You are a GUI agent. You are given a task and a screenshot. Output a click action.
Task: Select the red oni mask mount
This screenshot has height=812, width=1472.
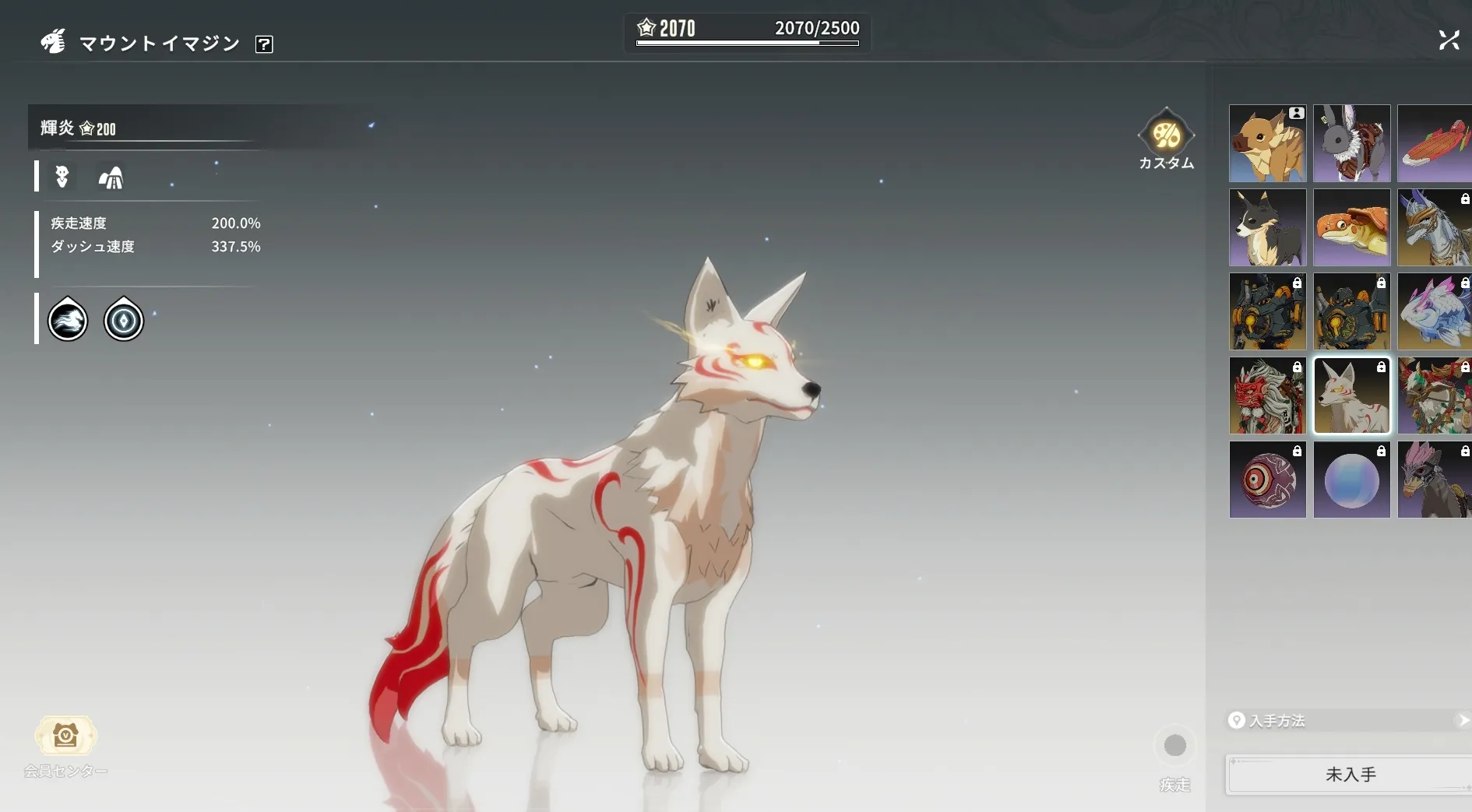pyautogui.click(x=1267, y=396)
